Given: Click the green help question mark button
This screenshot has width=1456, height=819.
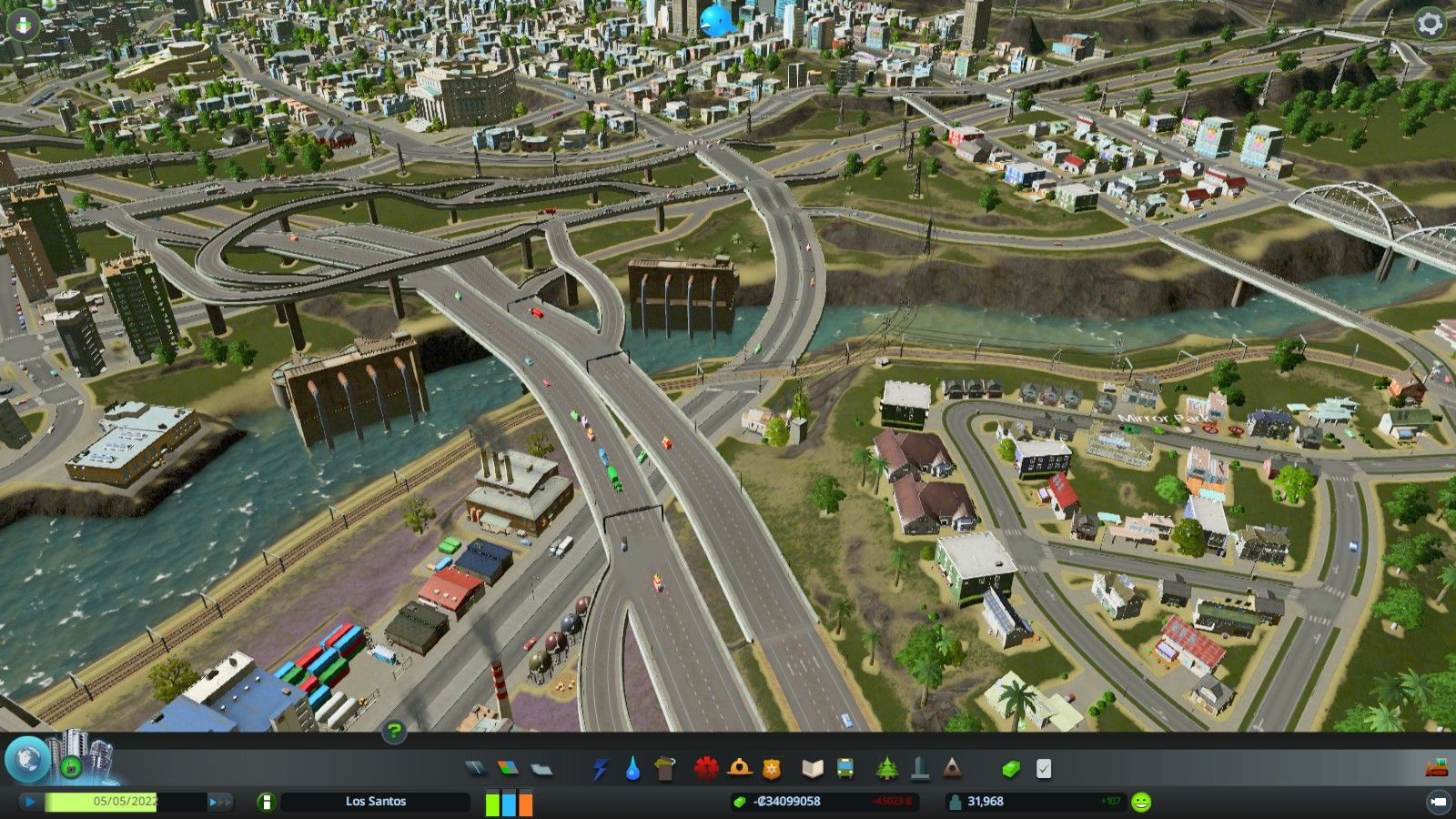Looking at the screenshot, I should 393,732.
